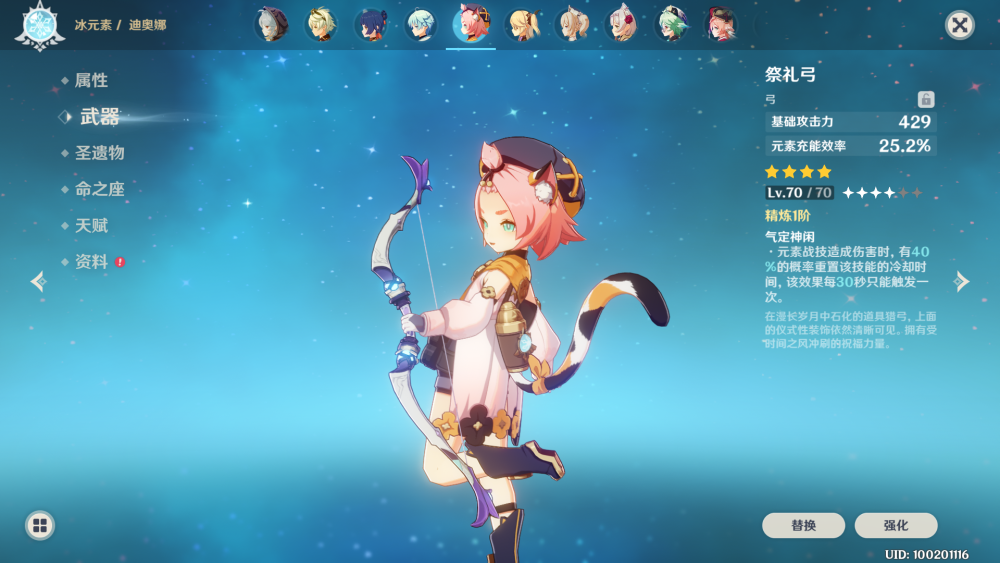Toggle the weapon lock icon

click(926, 99)
